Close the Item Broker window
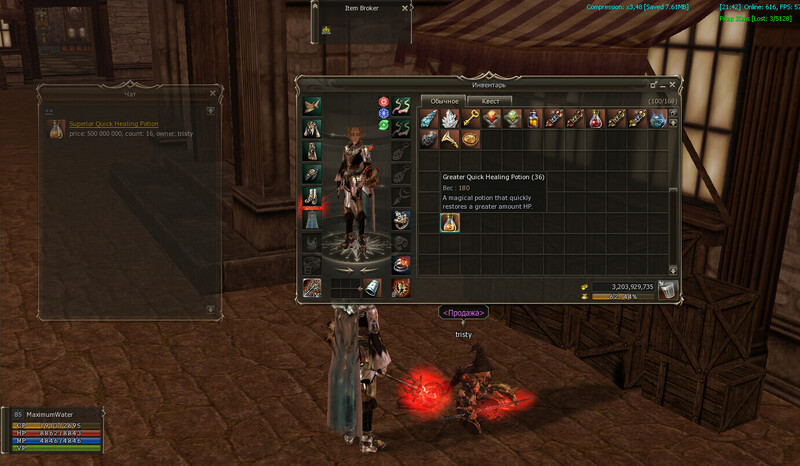The image size is (800, 466). coord(404,8)
